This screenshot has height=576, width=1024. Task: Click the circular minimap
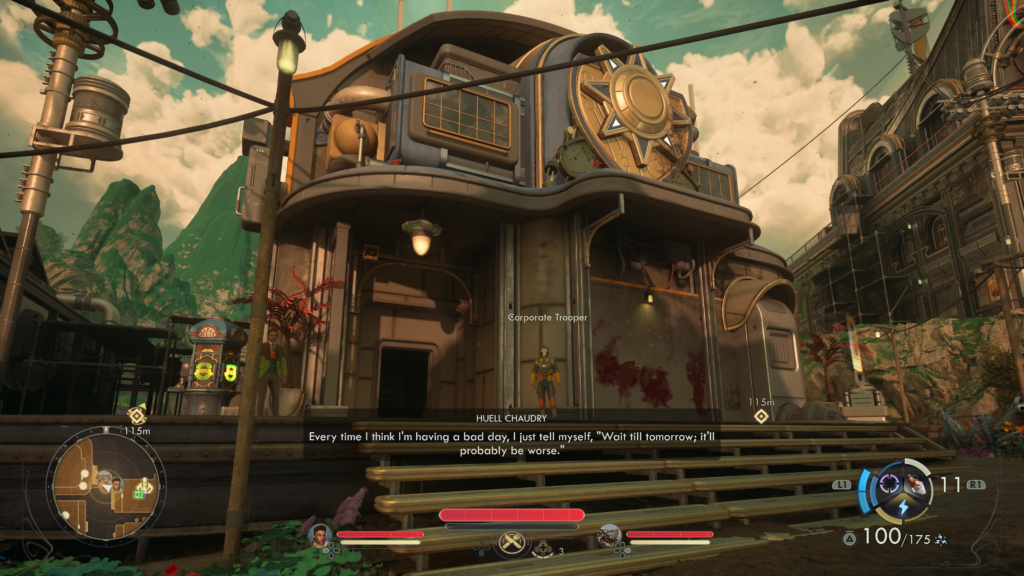click(x=94, y=487)
